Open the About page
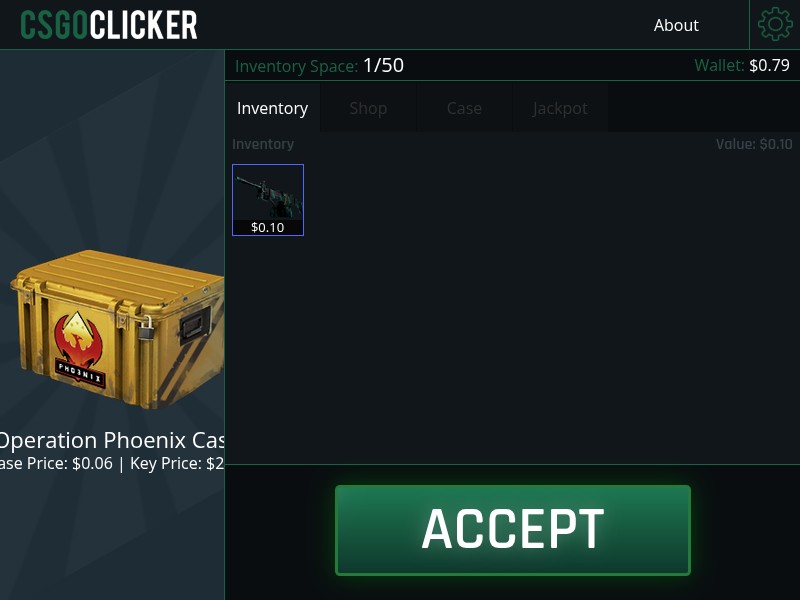This screenshot has width=800, height=600. coord(676,25)
